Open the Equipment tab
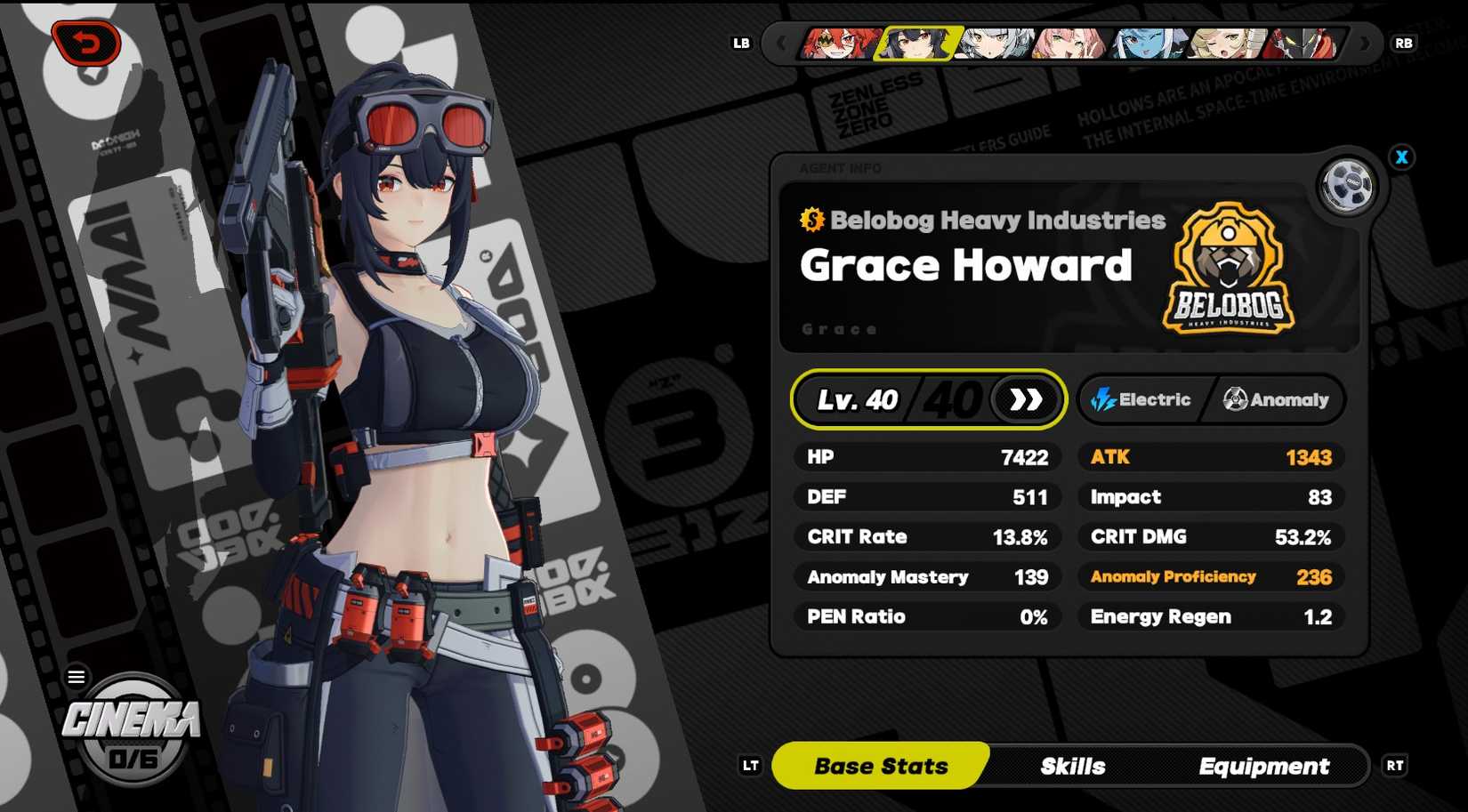 pyautogui.click(x=1263, y=766)
